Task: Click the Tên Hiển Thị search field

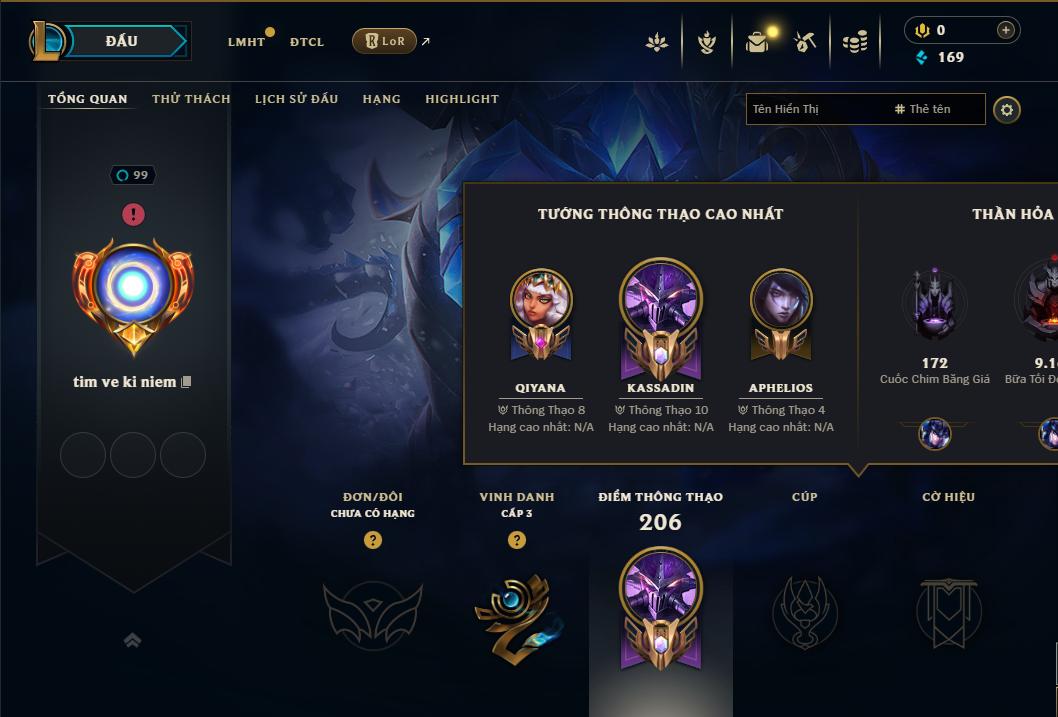Action: coord(815,109)
